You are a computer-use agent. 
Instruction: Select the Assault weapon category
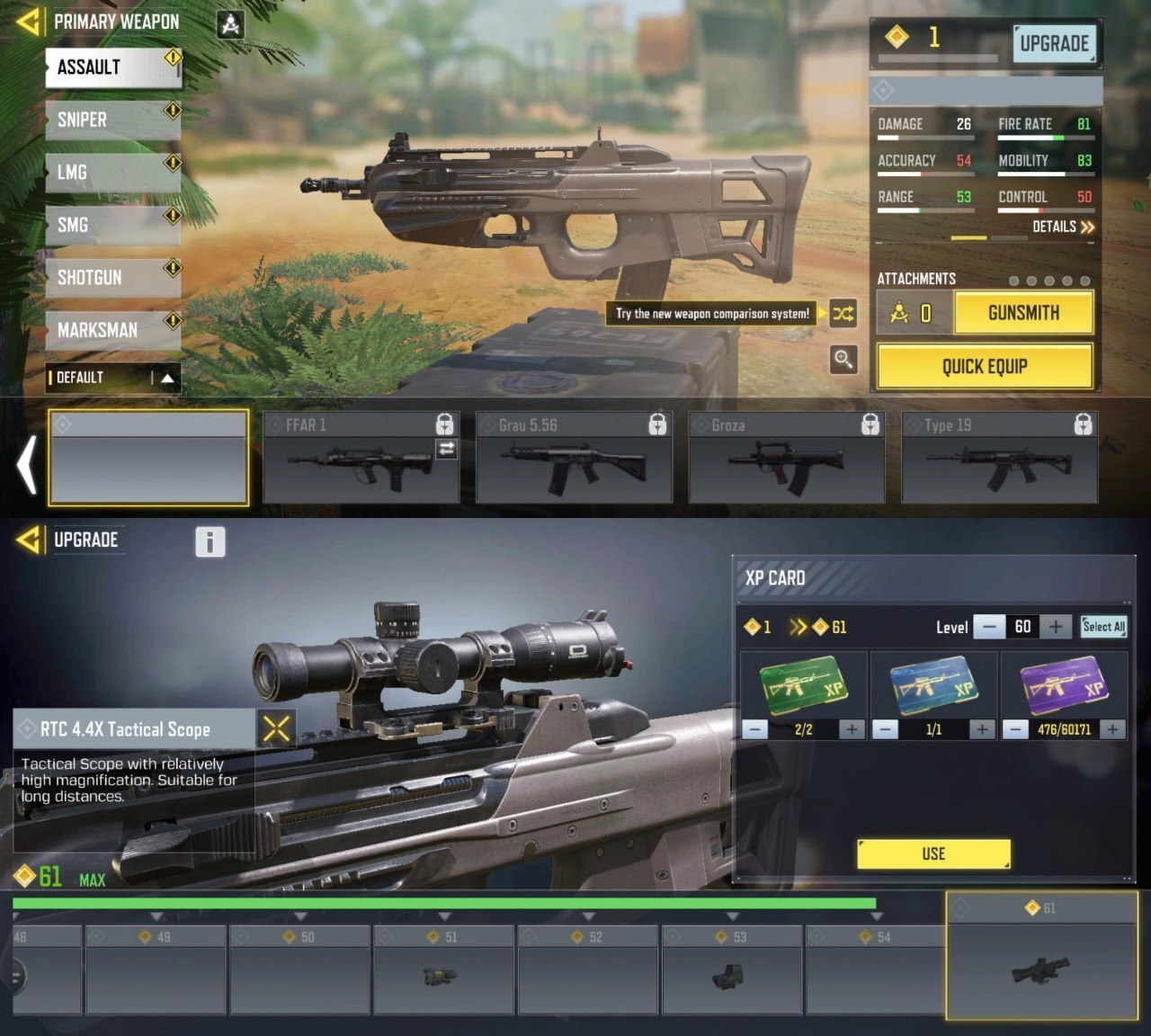(x=113, y=67)
